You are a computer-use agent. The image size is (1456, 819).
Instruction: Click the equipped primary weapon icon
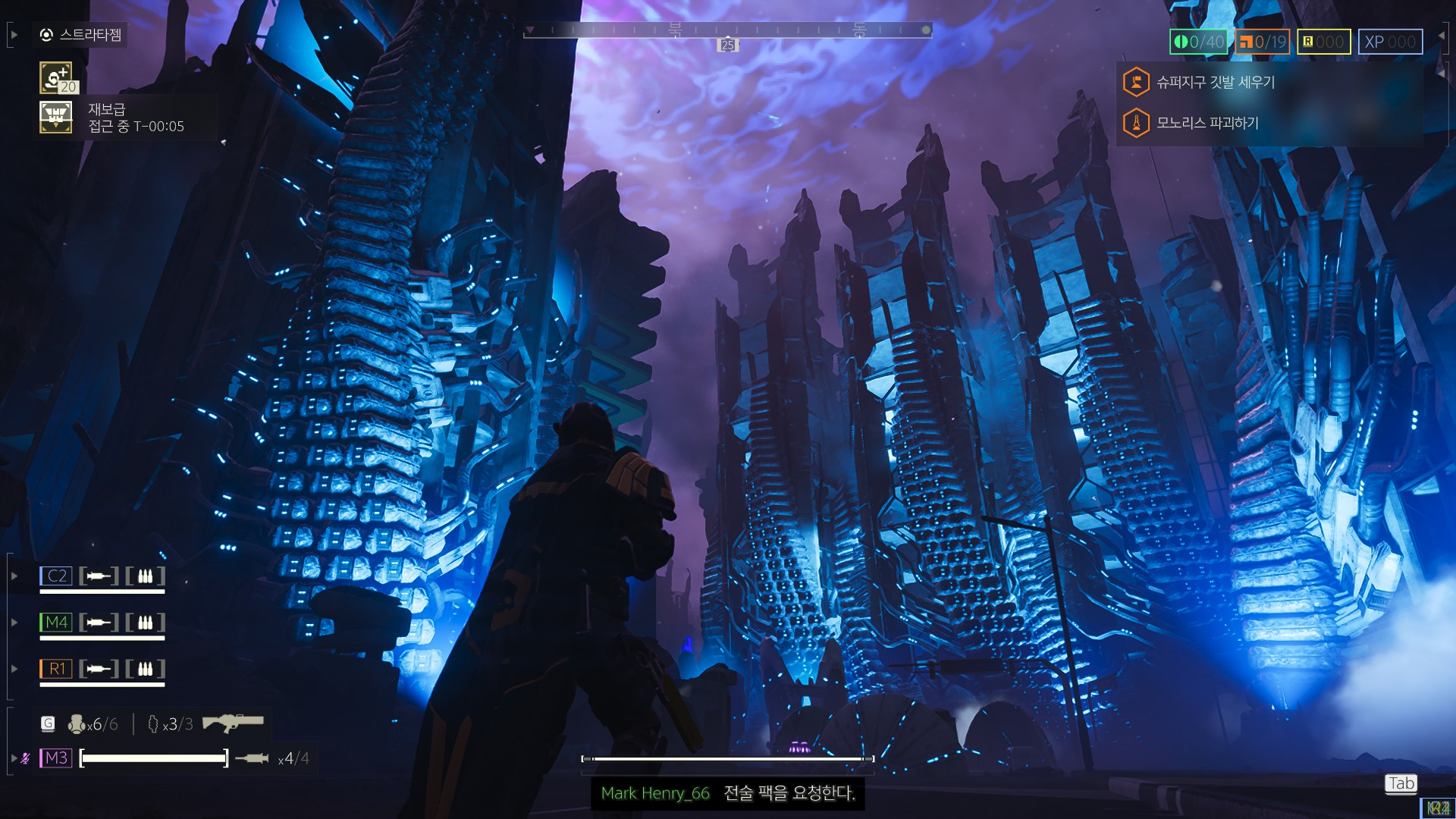tap(233, 722)
